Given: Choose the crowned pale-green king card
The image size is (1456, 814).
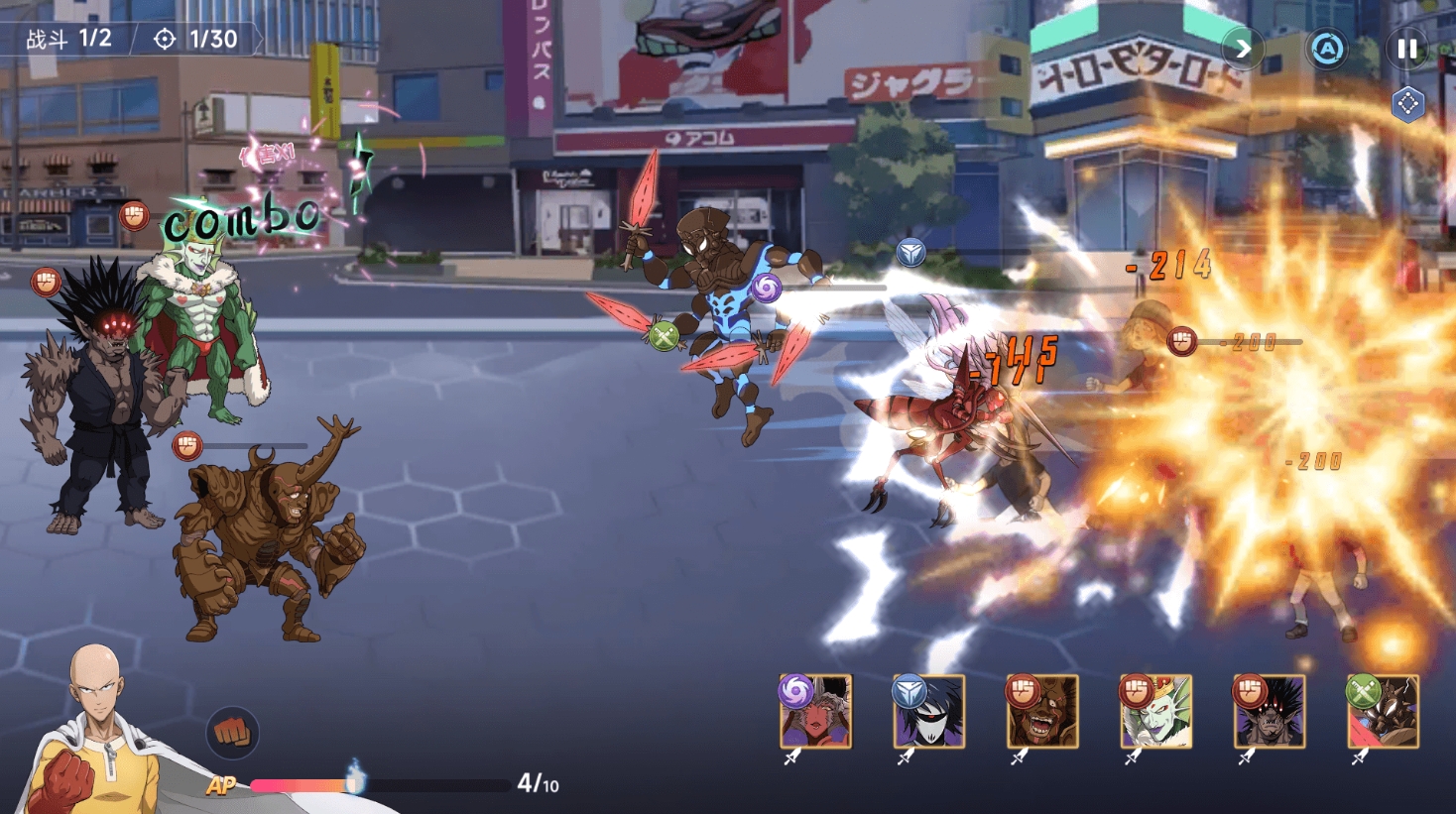Looking at the screenshot, I should 1155,712.
